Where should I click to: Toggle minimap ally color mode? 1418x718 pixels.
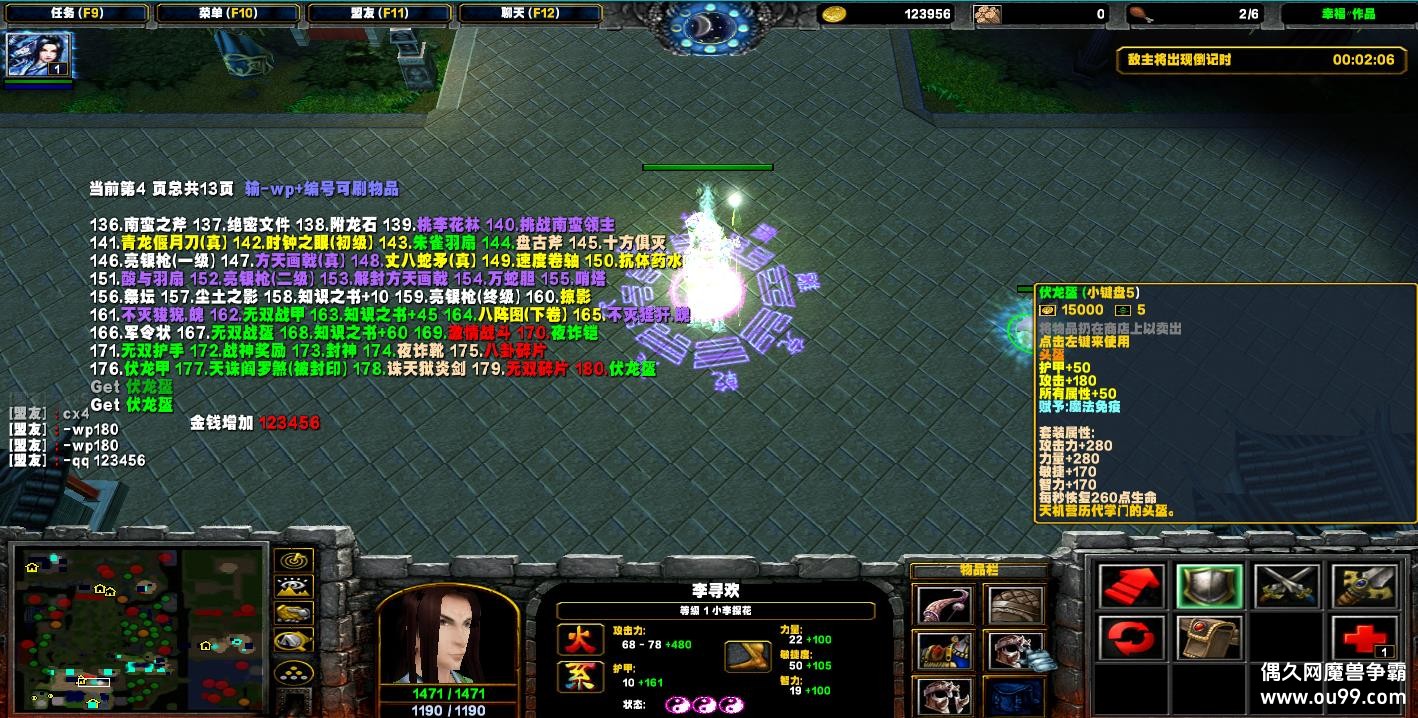[294, 615]
